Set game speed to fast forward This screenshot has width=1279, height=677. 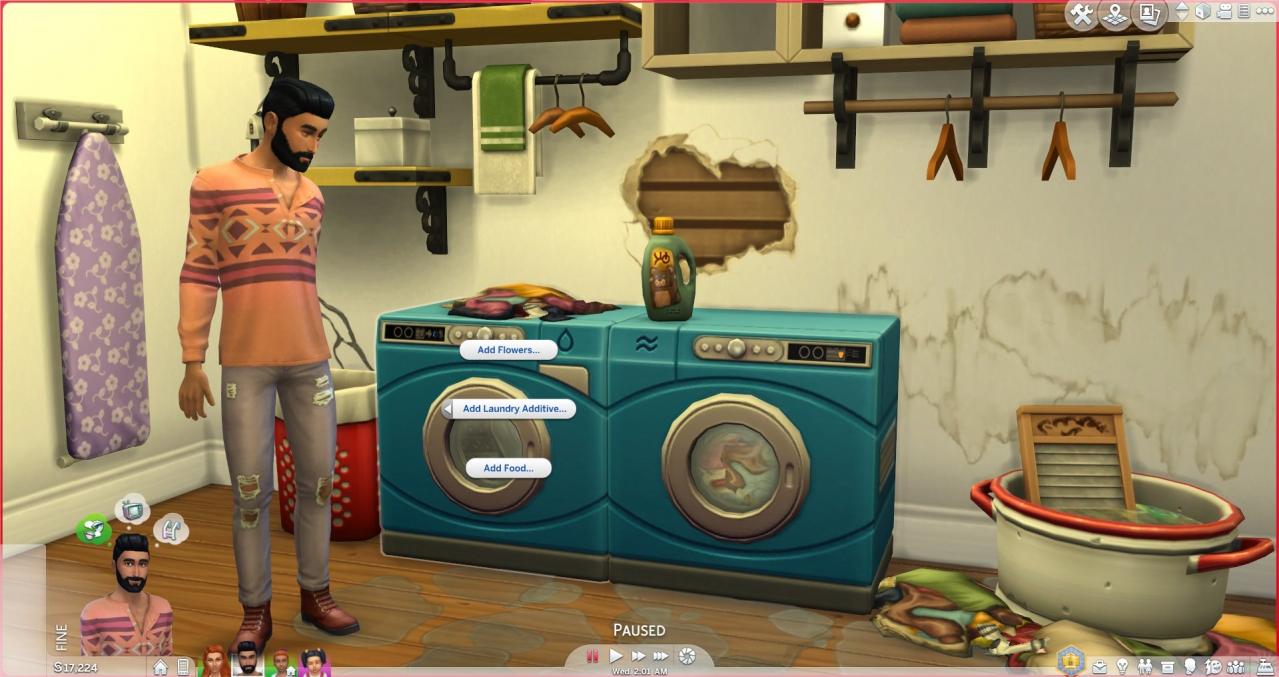[638, 656]
